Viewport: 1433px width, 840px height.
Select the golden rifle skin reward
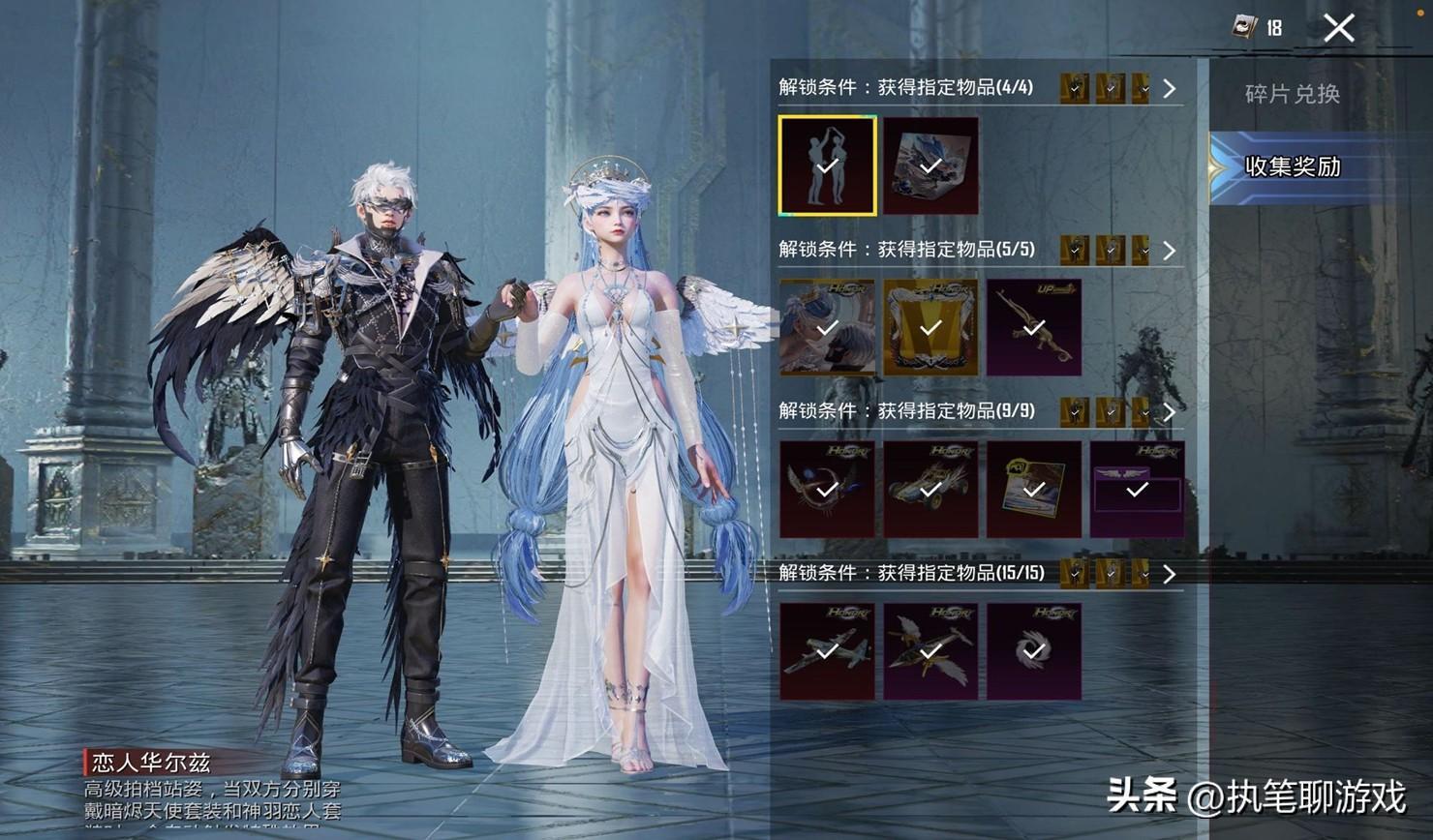click(1034, 328)
